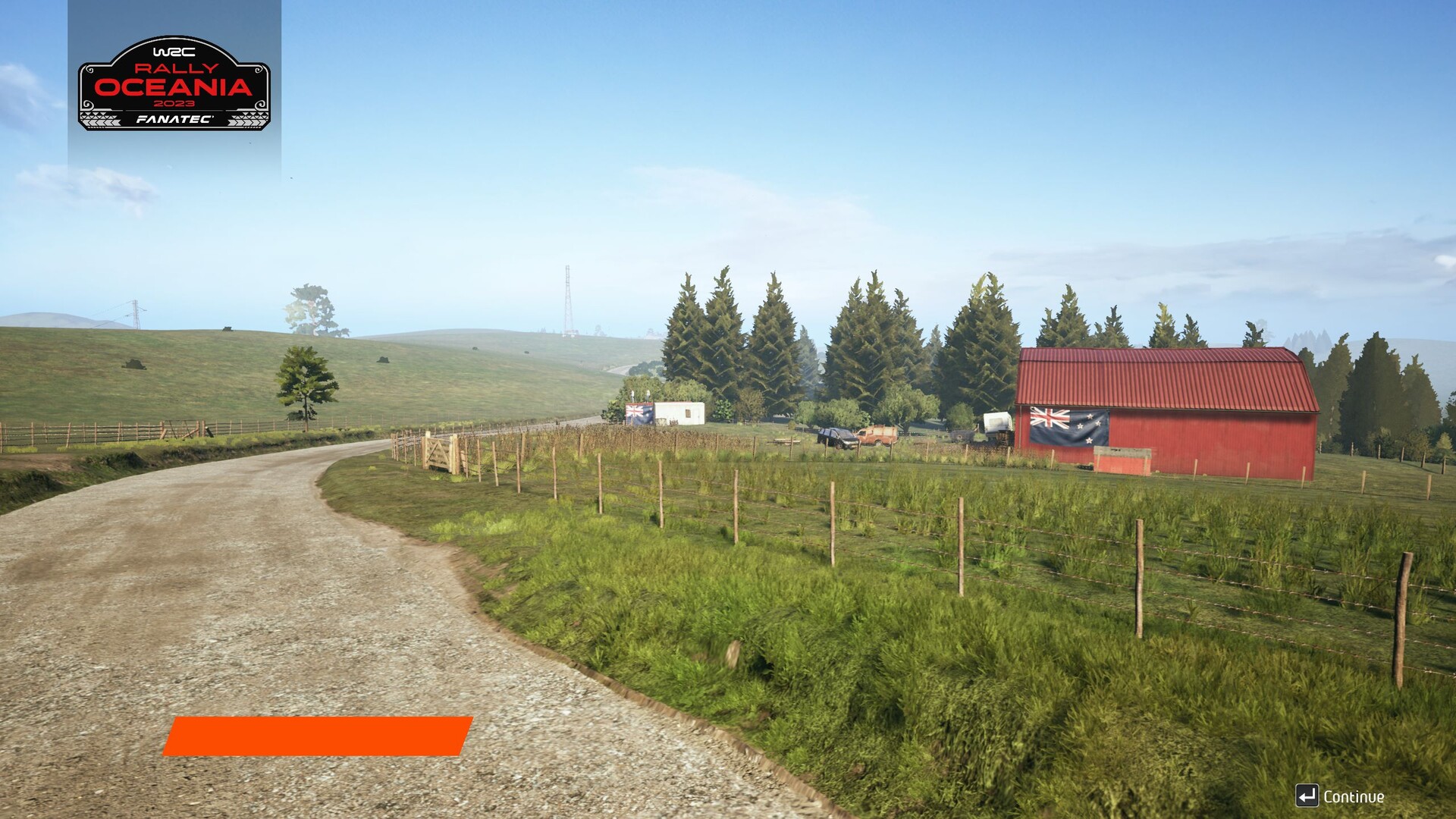Click the Fanatec label on the badge
The width and height of the screenshot is (1456, 819).
pyautogui.click(x=176, y=119)
